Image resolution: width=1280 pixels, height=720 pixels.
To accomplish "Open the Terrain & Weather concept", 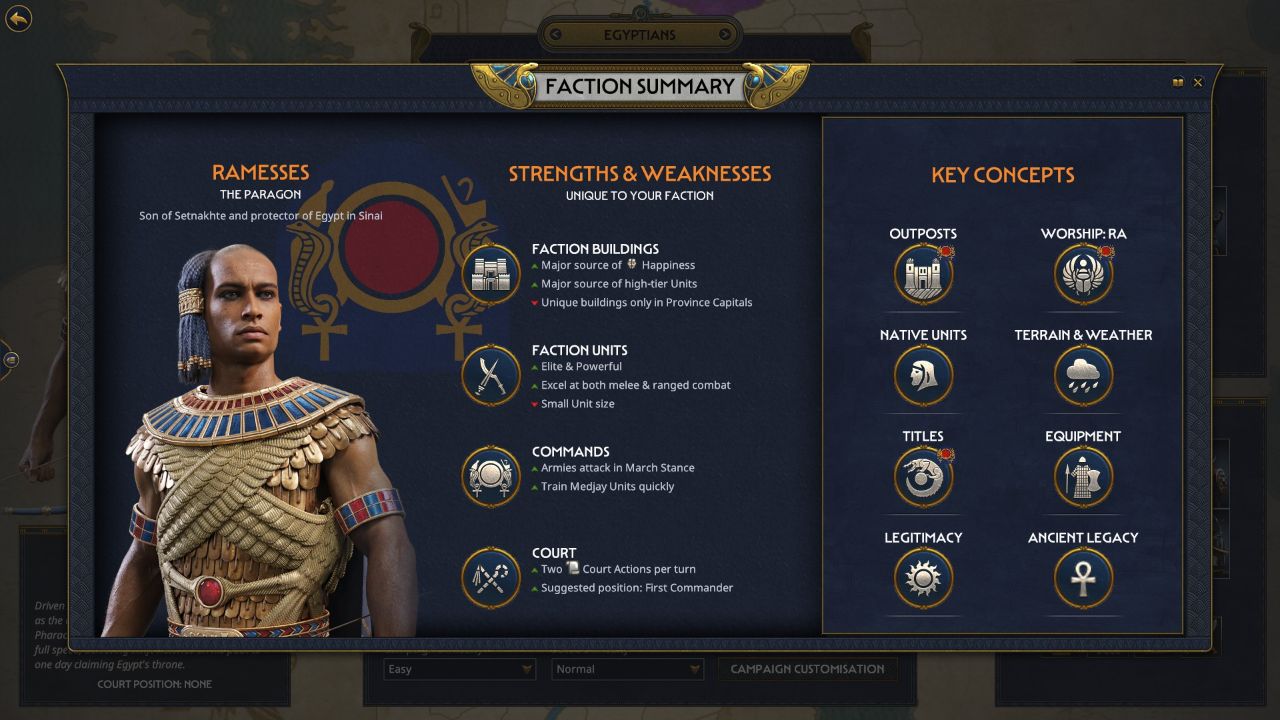I will coord(1082,375).
